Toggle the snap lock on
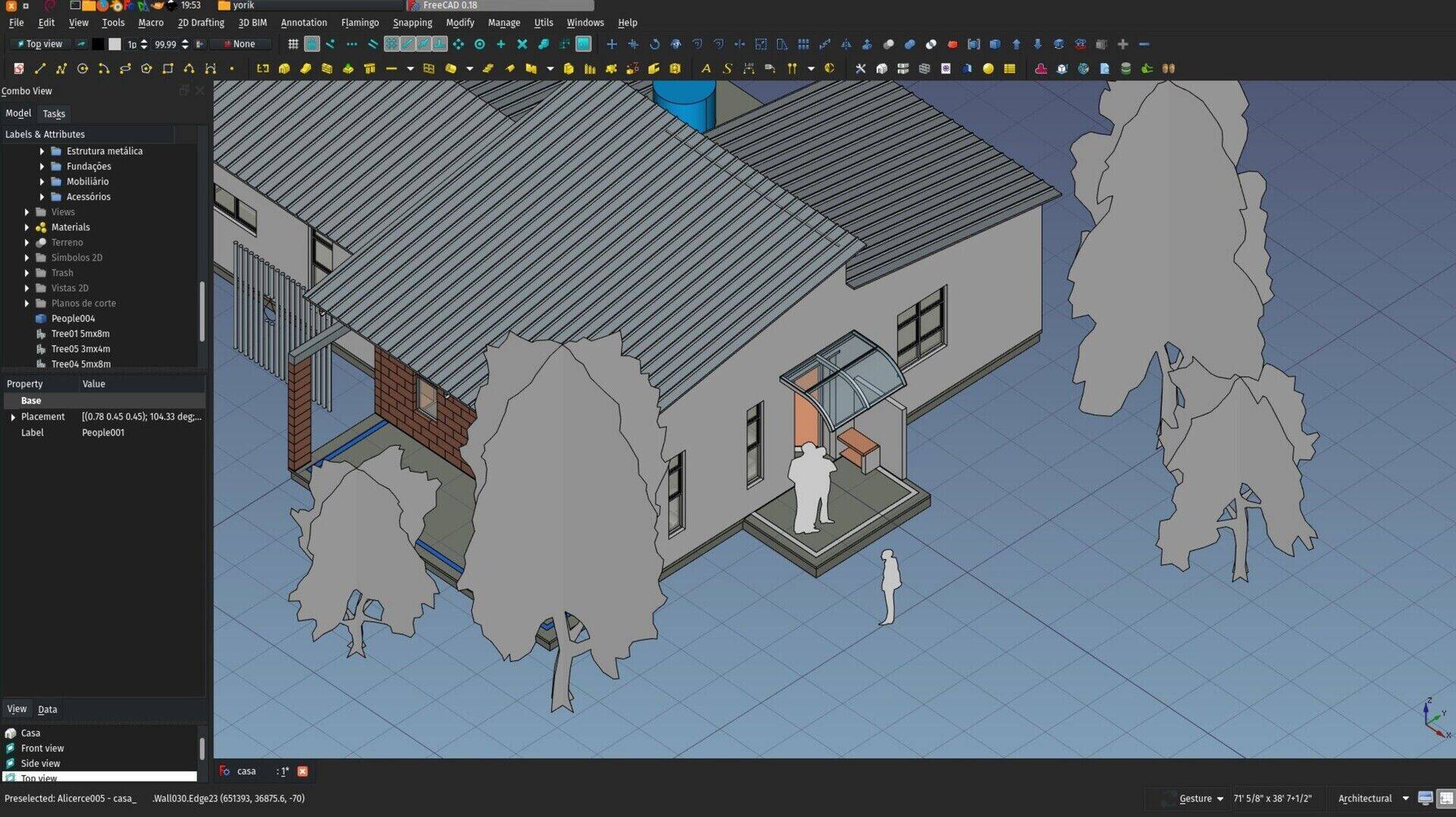 312,44
